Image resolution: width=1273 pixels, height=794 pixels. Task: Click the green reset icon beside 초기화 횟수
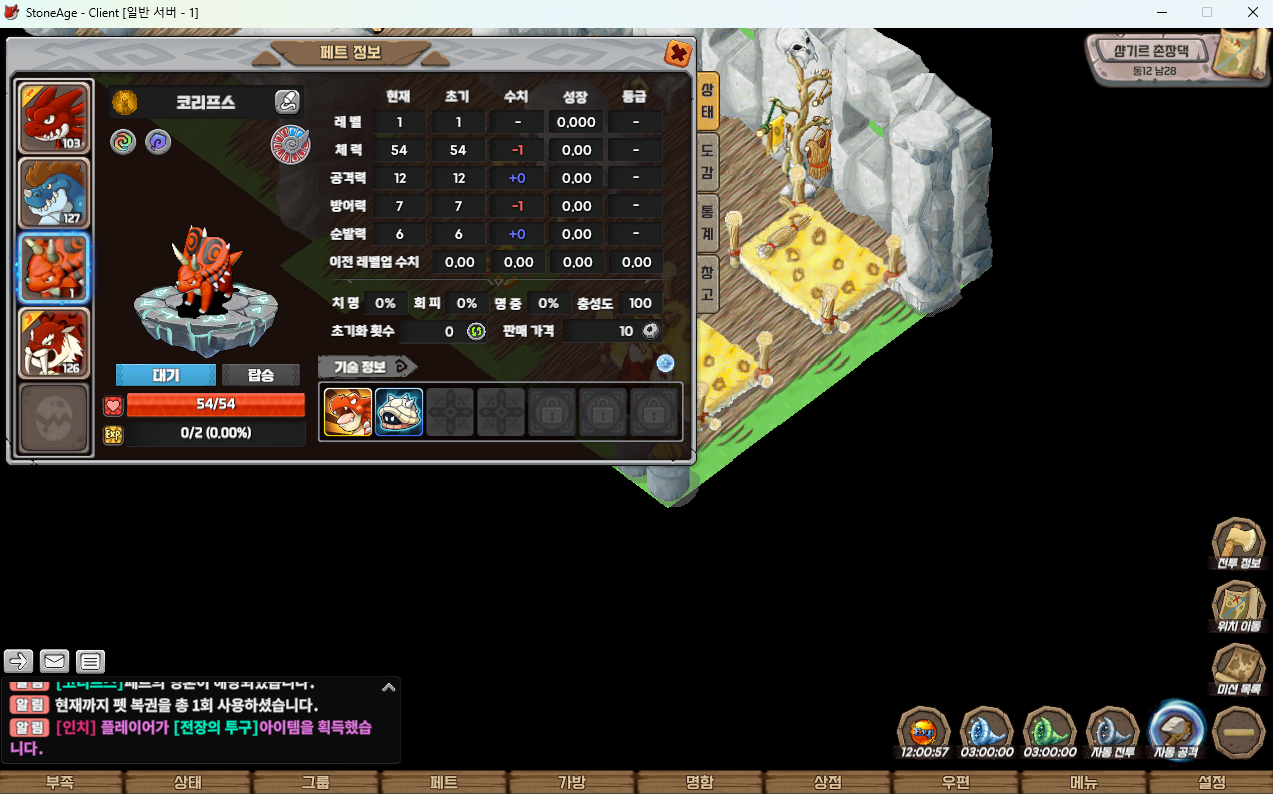click(476, 331)
